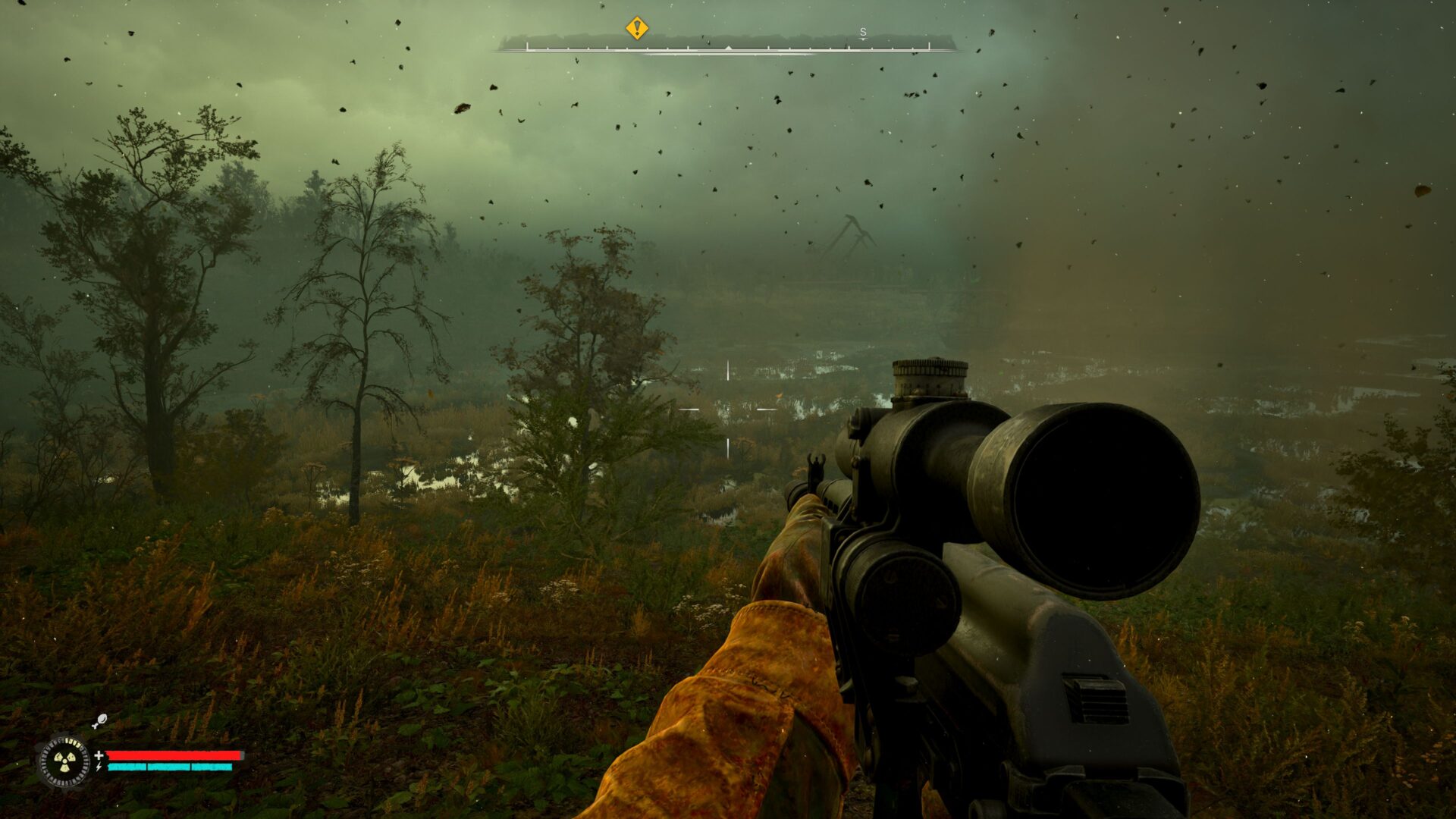Click the small arrow under the S marker
The height and width of the screenshot is (819, 1456).
tap(863, 39)
